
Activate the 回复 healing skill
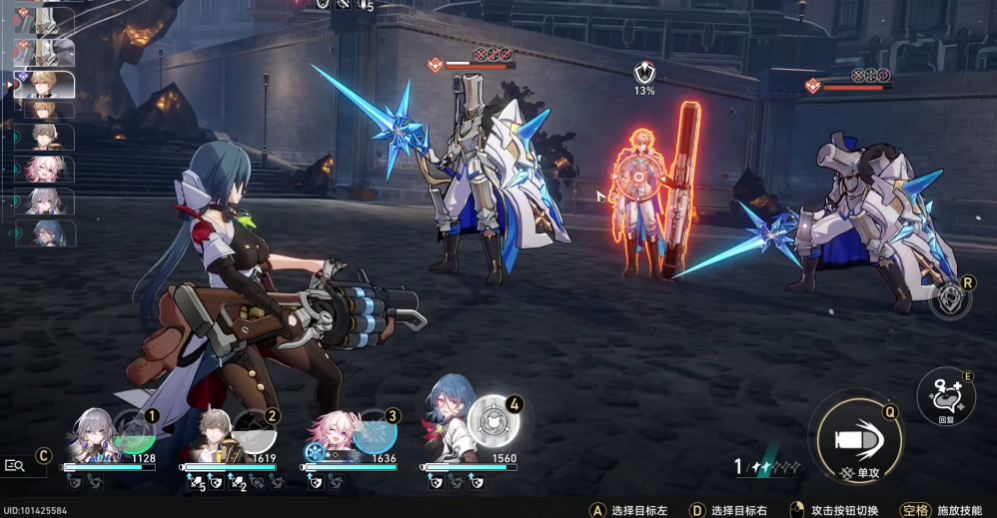(x=945, y=393)
